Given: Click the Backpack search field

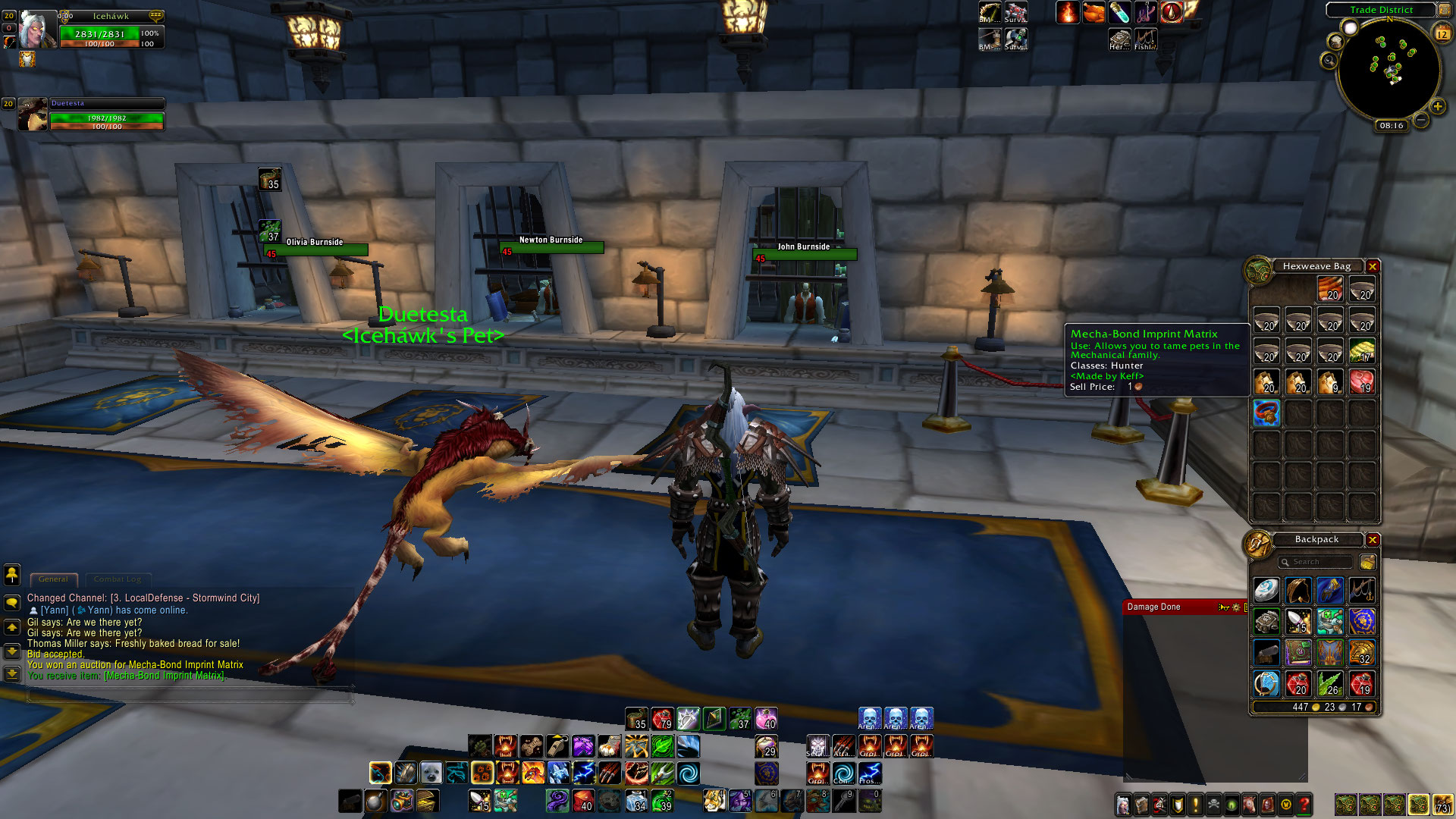Looking at the screenshot, I should 1316,562.
